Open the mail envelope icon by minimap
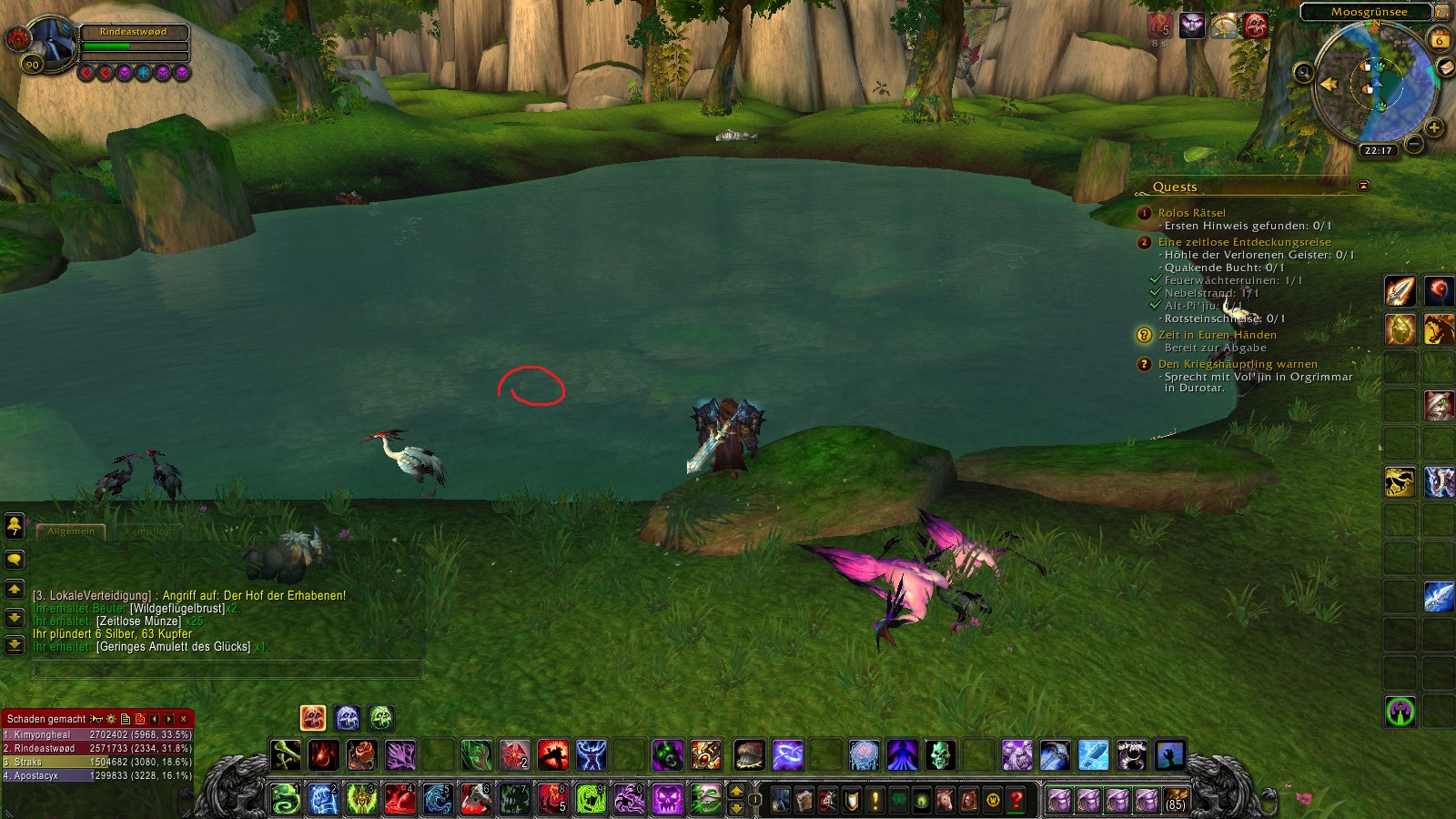The height and width of the screenshot is (819, 1456). tap(1444, 67)
